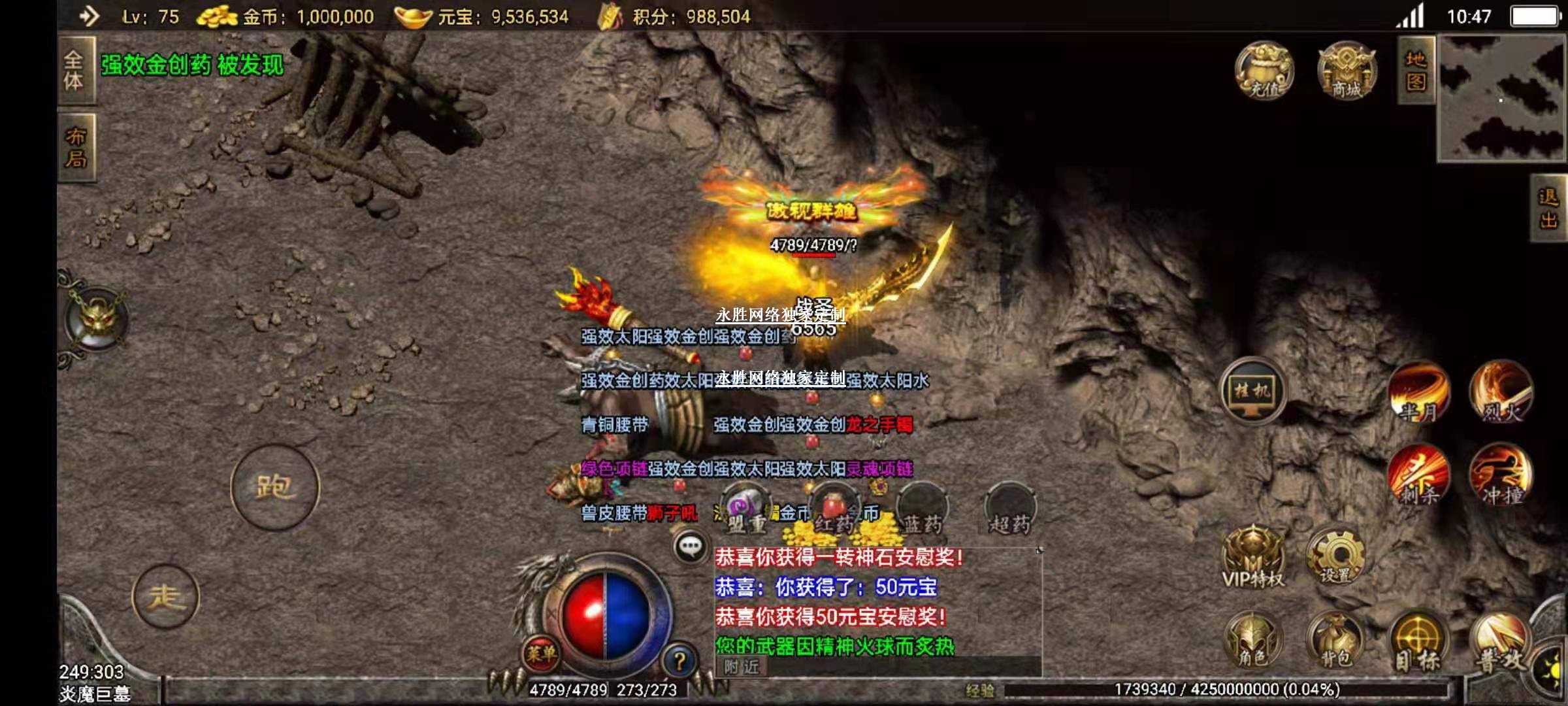The height and width of the screenshot is (706, 1568).
Task: Cast the 烈火 fire skill
Action: pyautogui.click(x=1501, y=392)
